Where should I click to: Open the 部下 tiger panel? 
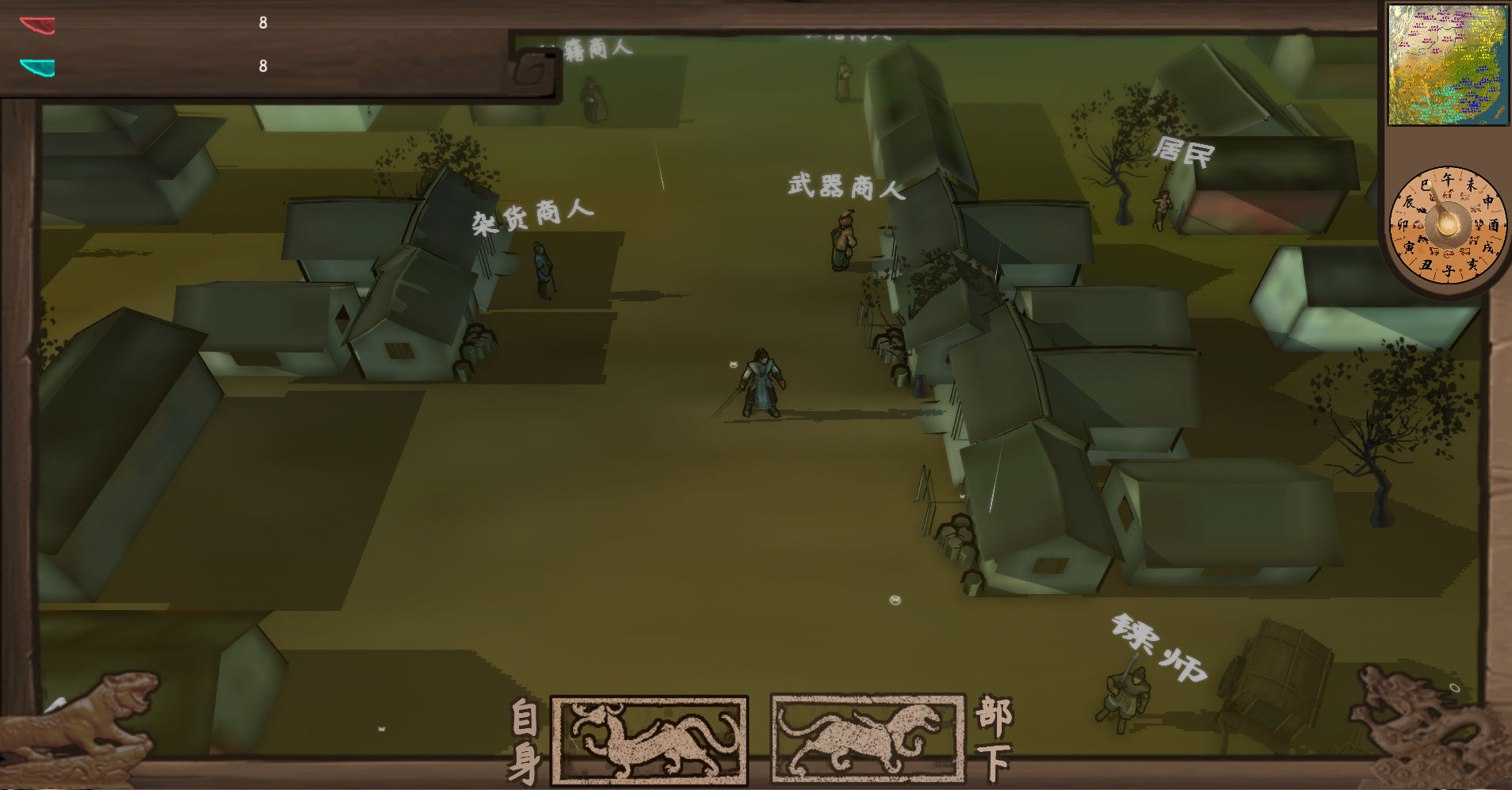click(868, 738)
